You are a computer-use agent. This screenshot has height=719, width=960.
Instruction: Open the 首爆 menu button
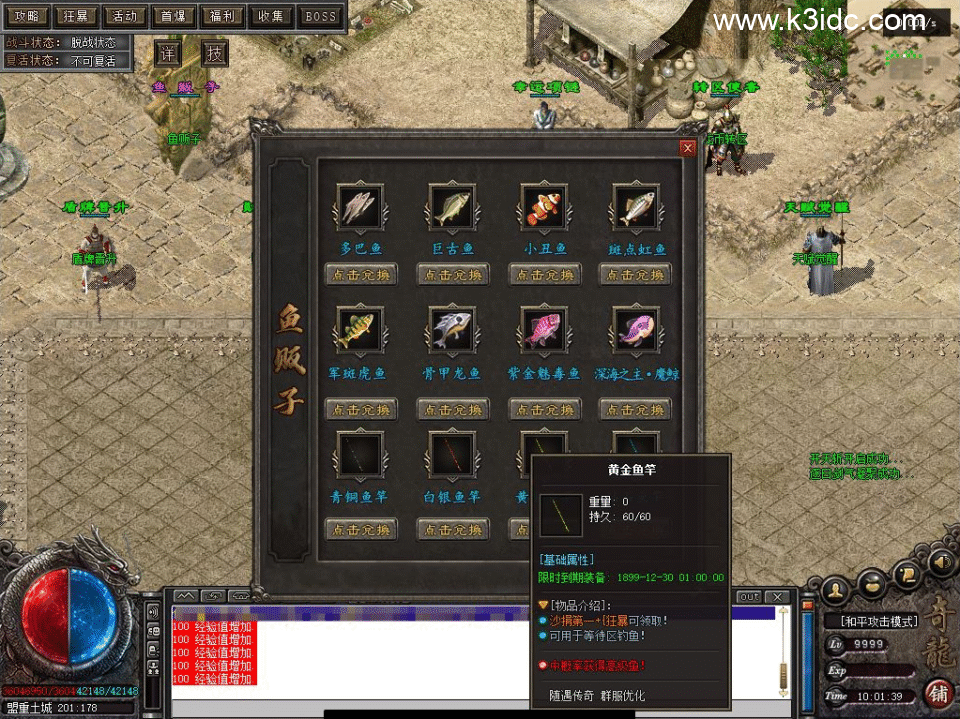point(174,16)
